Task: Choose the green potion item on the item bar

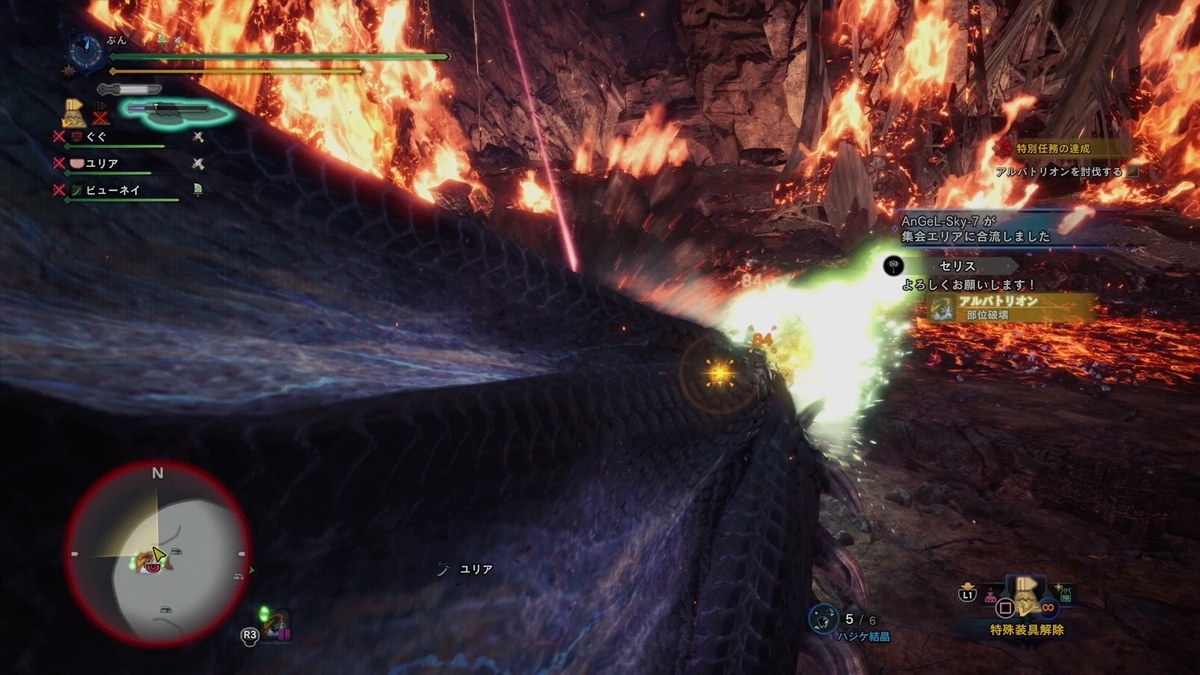Action: click(1065, 595)
